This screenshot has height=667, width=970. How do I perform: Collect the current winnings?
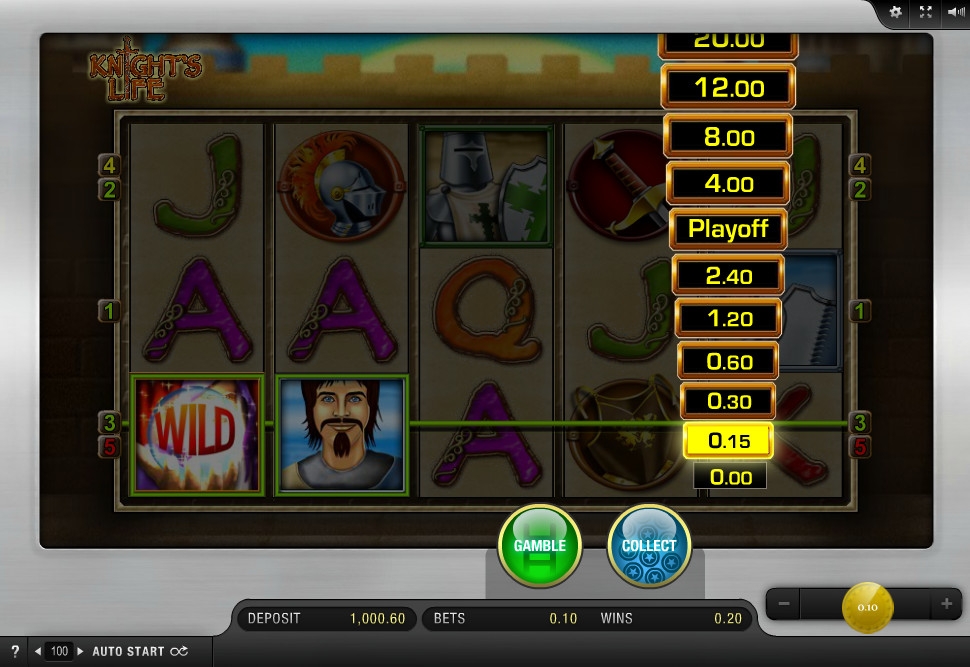coord(649,545)
